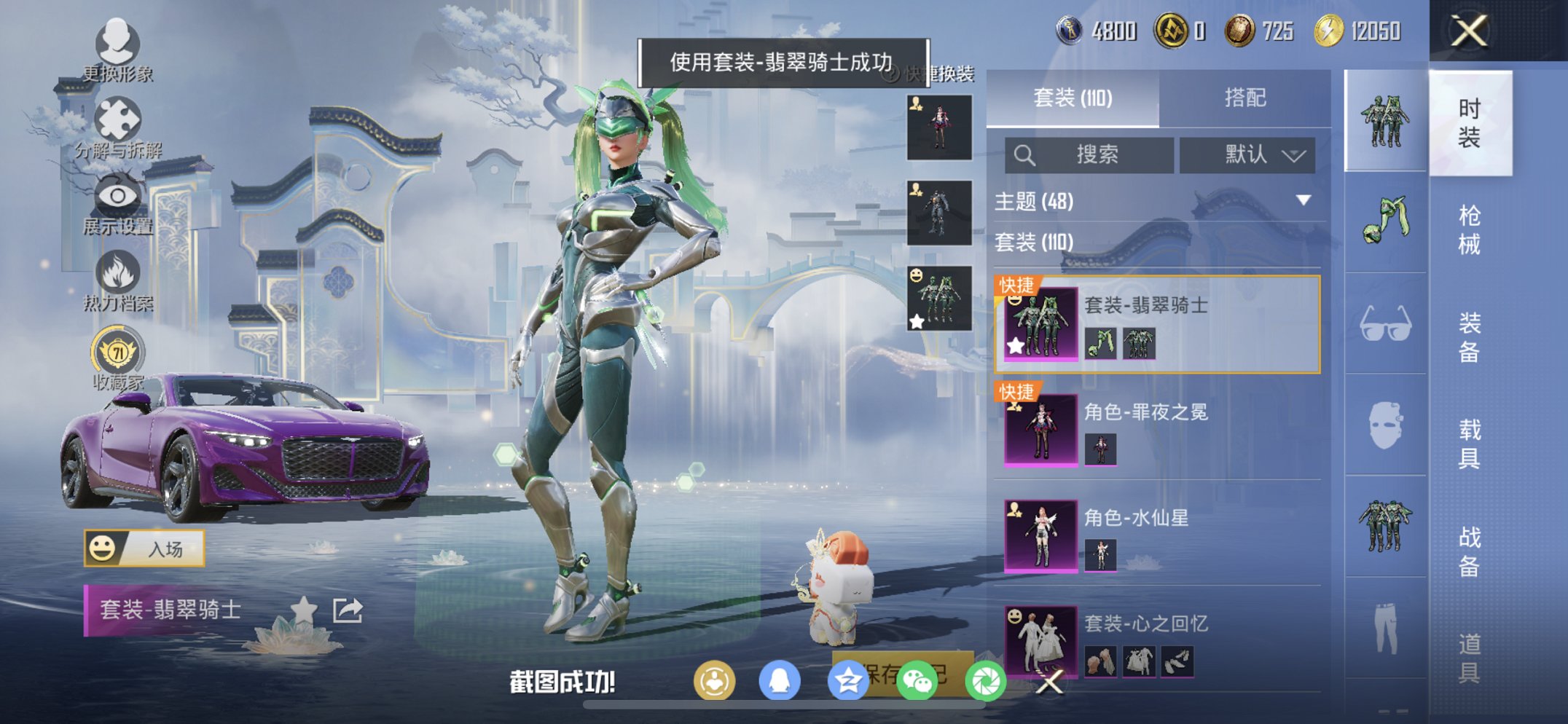Open the 默认 sorting dropdown
The image size is (1568, 724).
(1248, 155)
